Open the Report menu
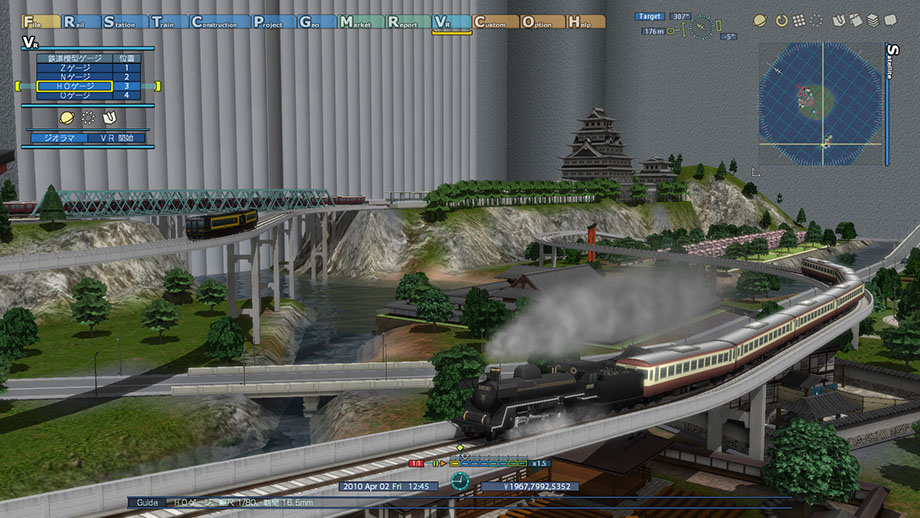This screenshot has width=920, height=518. point(406,21)
